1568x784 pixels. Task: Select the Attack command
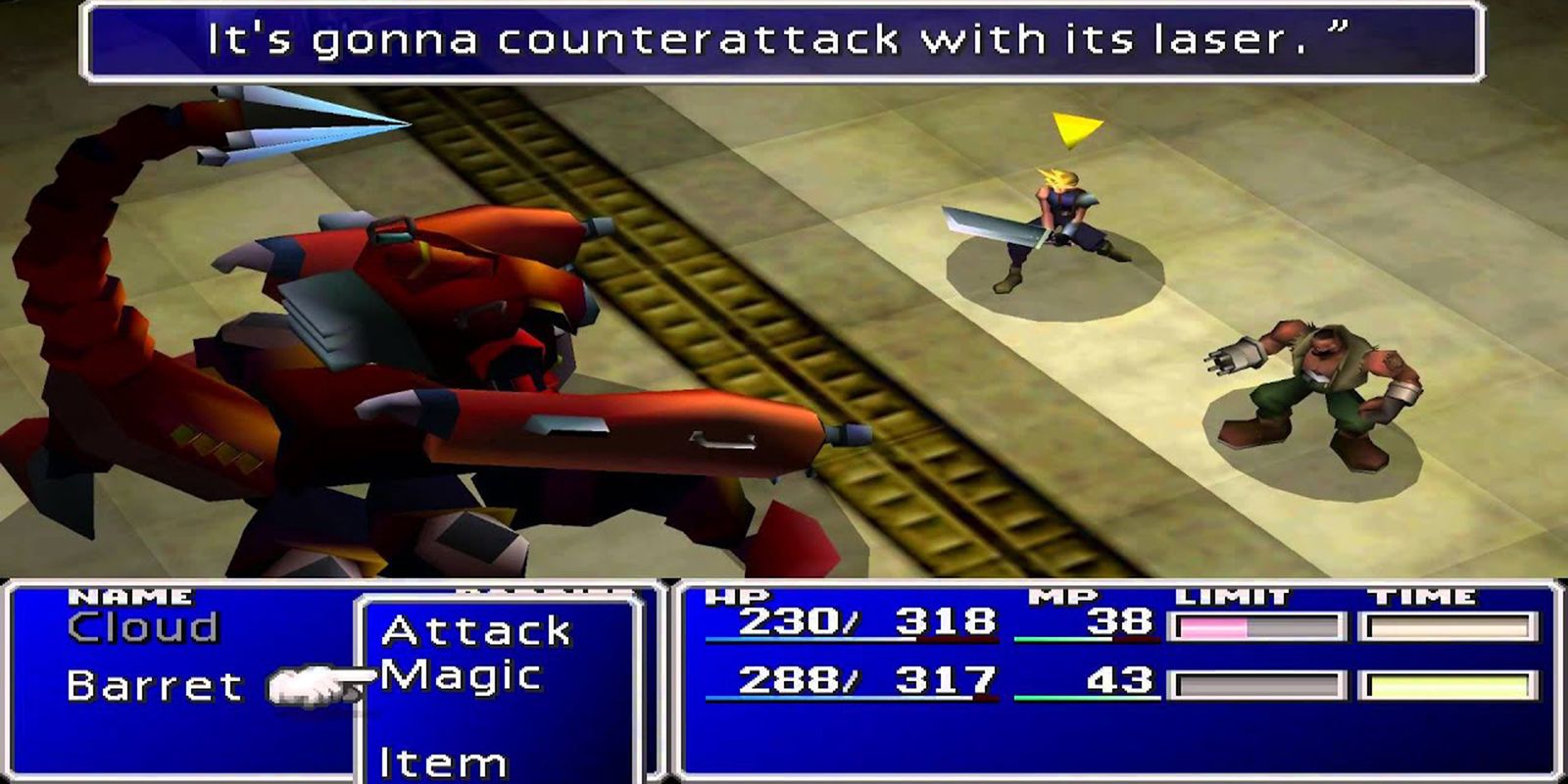coord(479,632)
